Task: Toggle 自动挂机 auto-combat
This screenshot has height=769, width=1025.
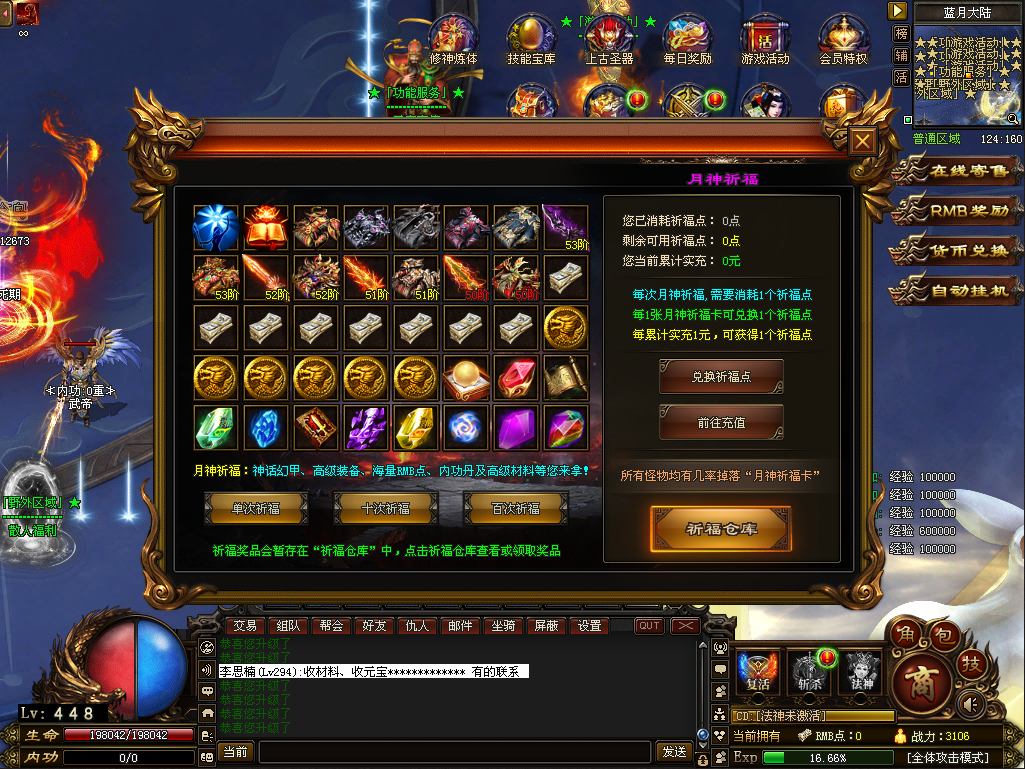Action: [956, 292]
